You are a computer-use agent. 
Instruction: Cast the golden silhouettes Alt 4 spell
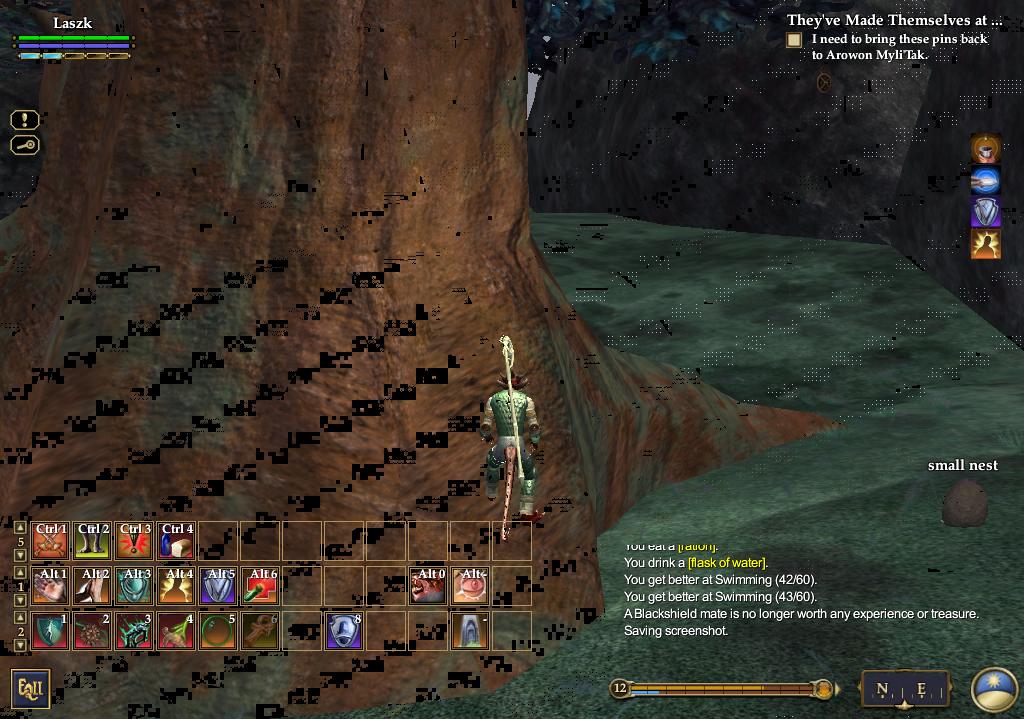[176, 586]
